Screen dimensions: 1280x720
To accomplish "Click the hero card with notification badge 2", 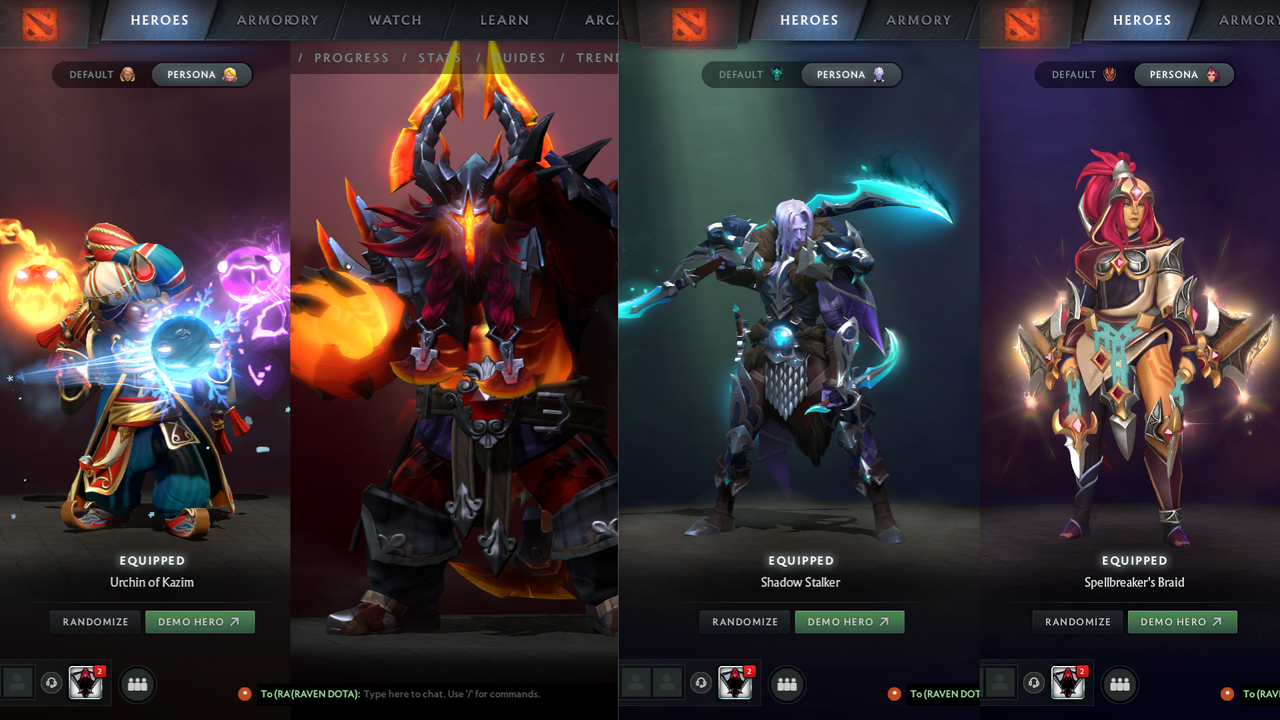I will pyautogui.click(x=85, y=684).
